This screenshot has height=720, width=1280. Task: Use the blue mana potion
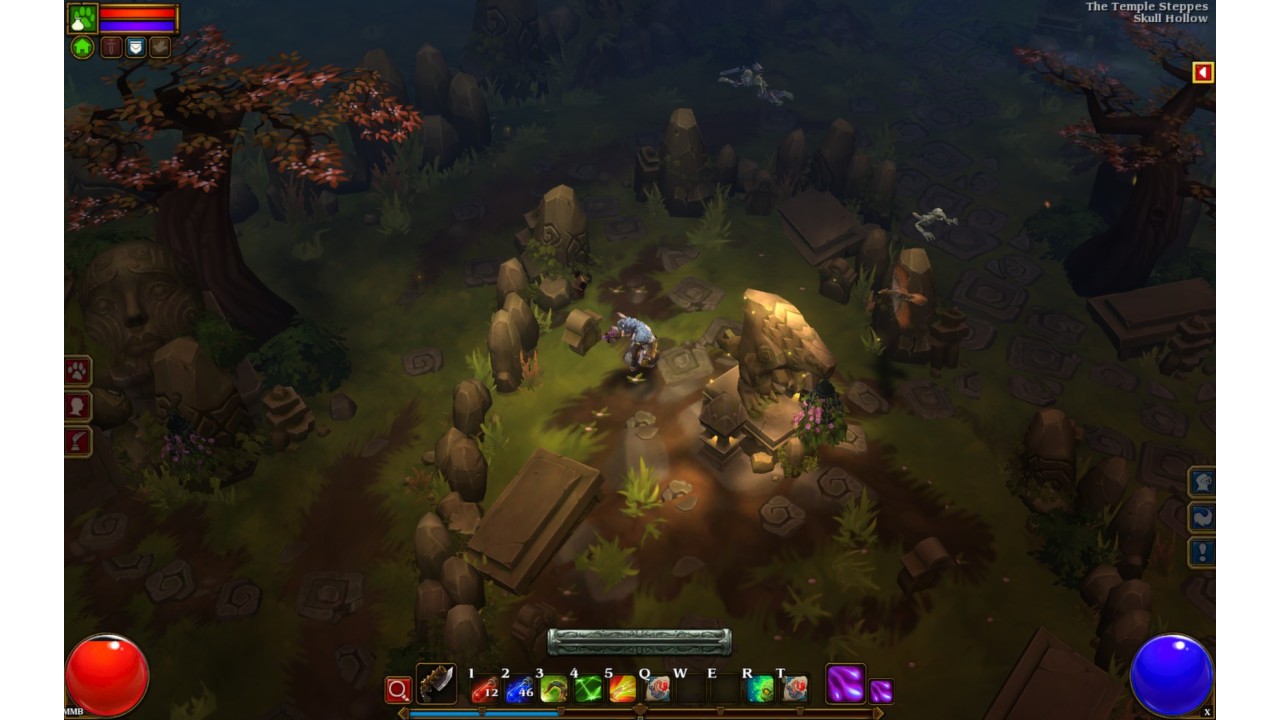click(x=519, y=688)
